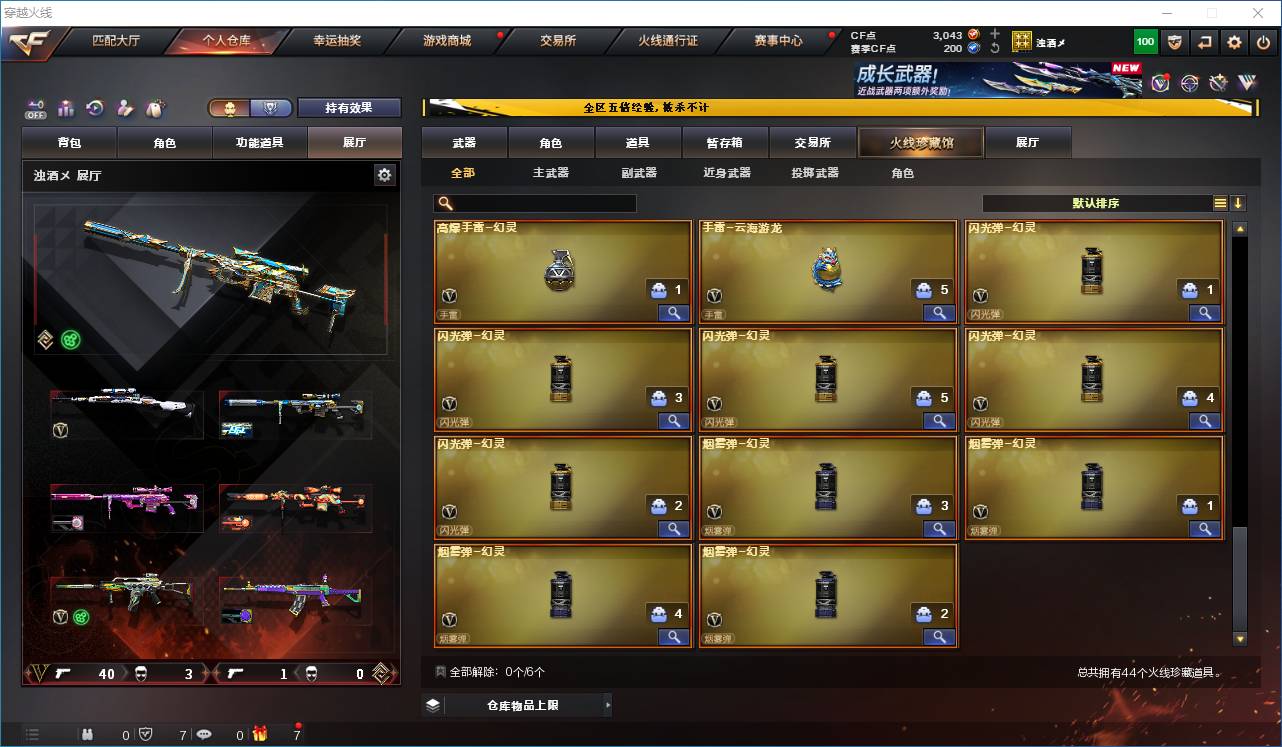The image size is (1282, 747).
Task: Open the 幸运抽奖 menu item
Action: click(337, 42)
